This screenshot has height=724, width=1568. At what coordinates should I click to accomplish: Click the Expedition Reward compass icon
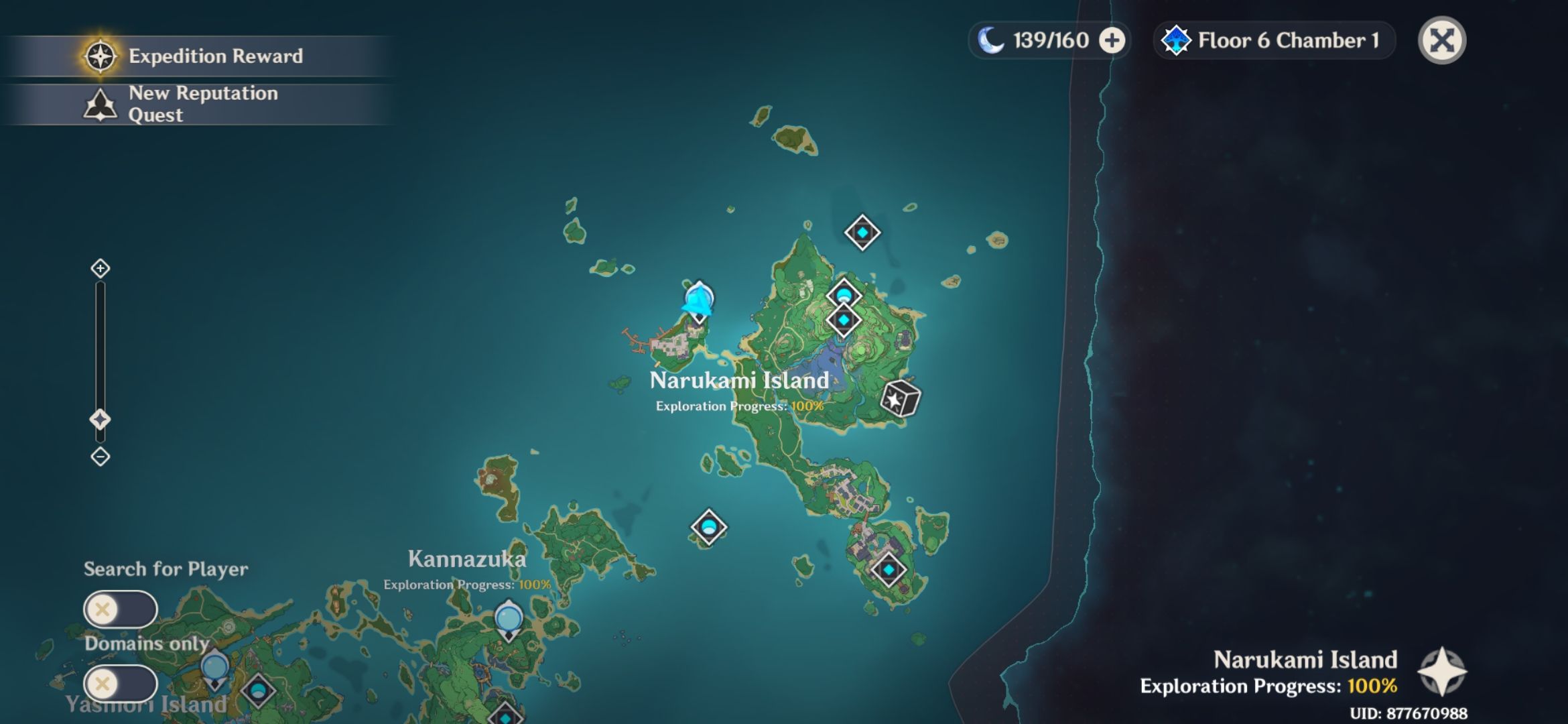99,56
